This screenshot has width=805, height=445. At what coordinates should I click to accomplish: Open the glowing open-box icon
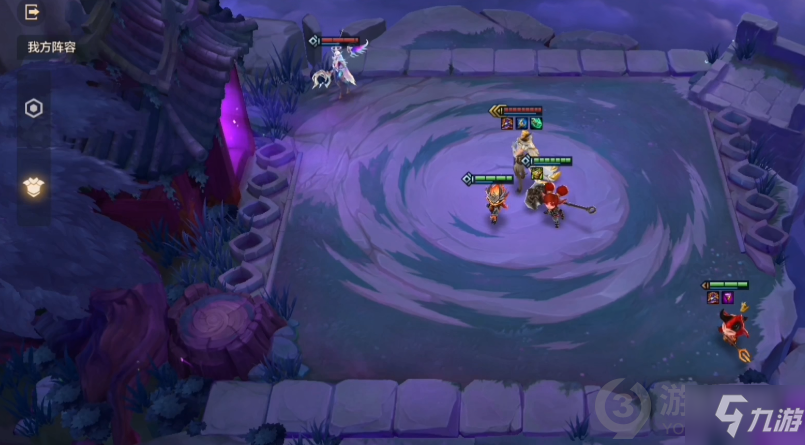tap(33, 186)
